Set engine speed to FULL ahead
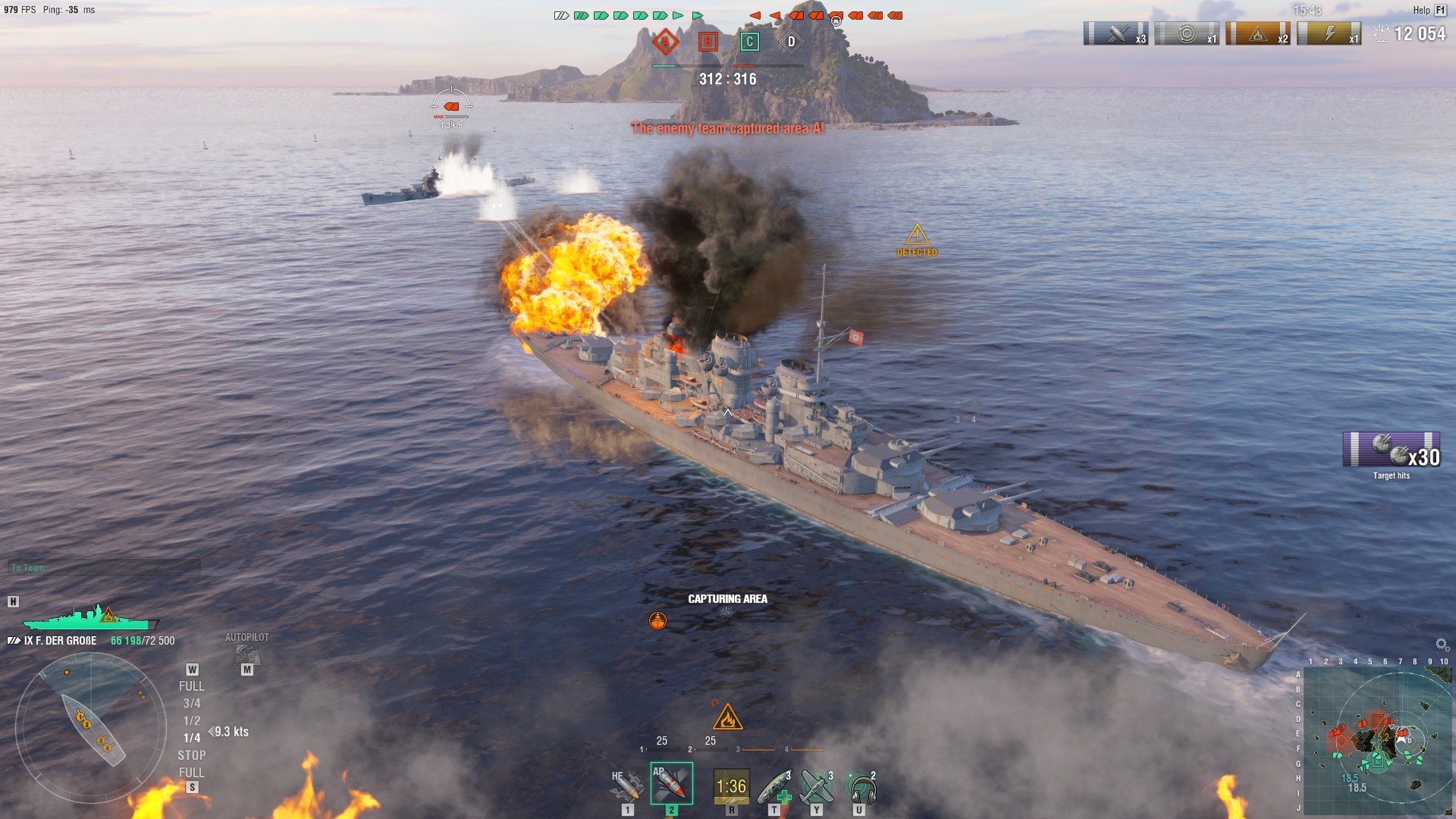 pyautogui.click(x=191, y=686)
